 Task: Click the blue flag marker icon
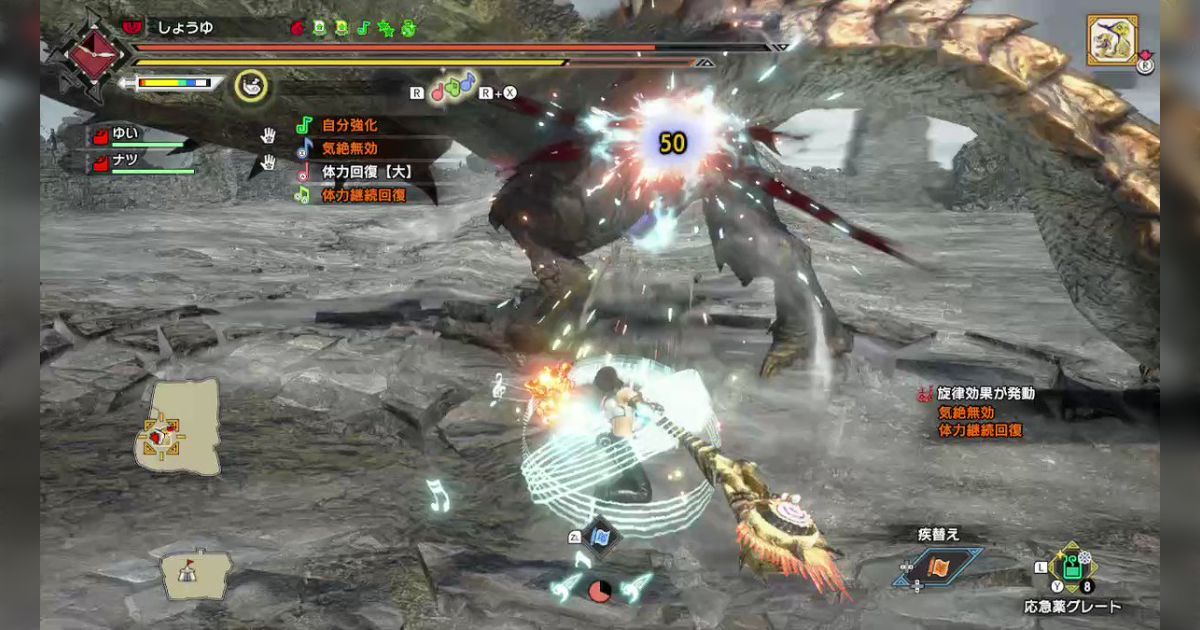click(602, 537)
